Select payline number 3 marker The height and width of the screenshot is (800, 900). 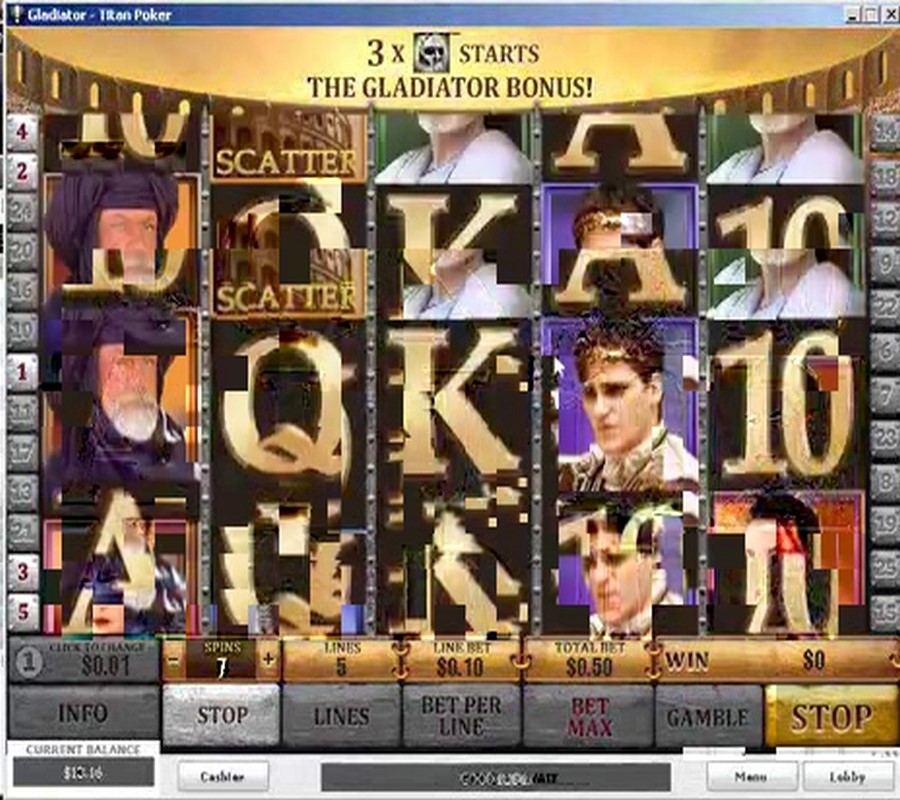(22, 572)
